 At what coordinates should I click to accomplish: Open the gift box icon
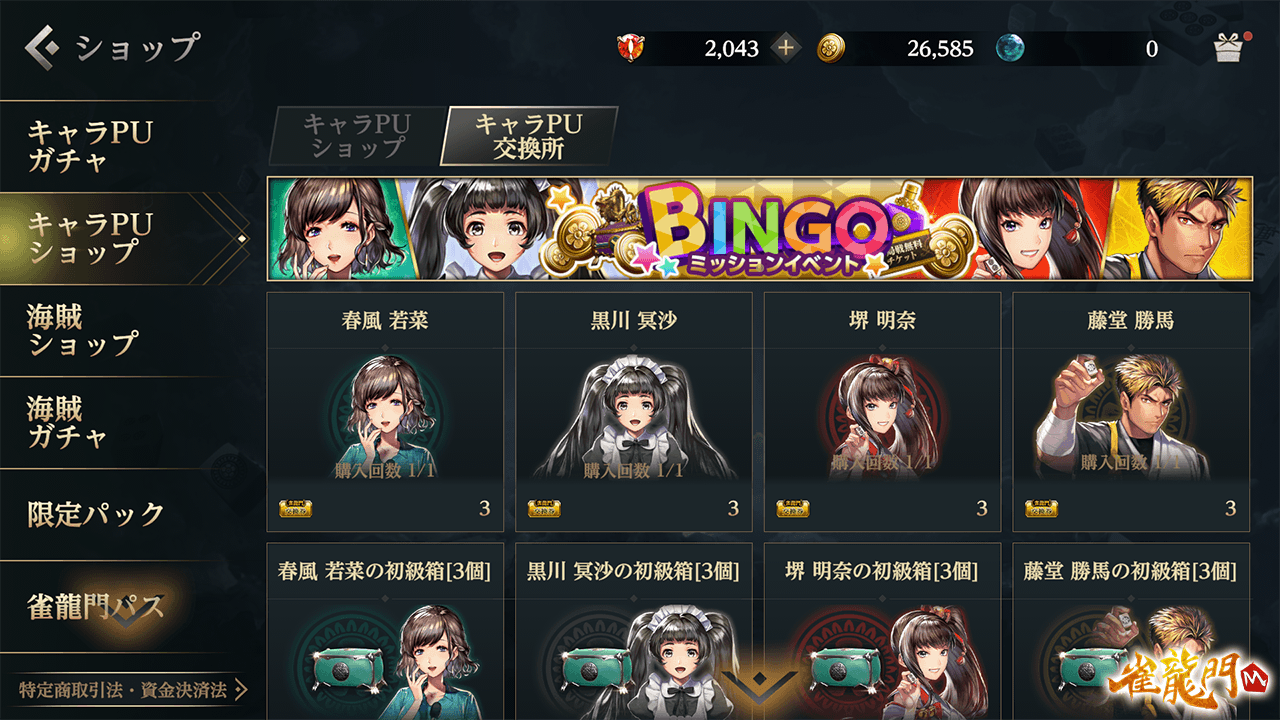pyautogui.click(x=1227, y=48)
